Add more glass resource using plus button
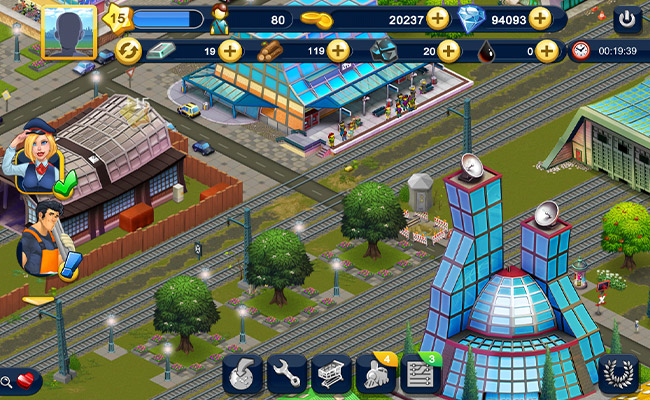The image size is (650, 400). pos(448,50)
